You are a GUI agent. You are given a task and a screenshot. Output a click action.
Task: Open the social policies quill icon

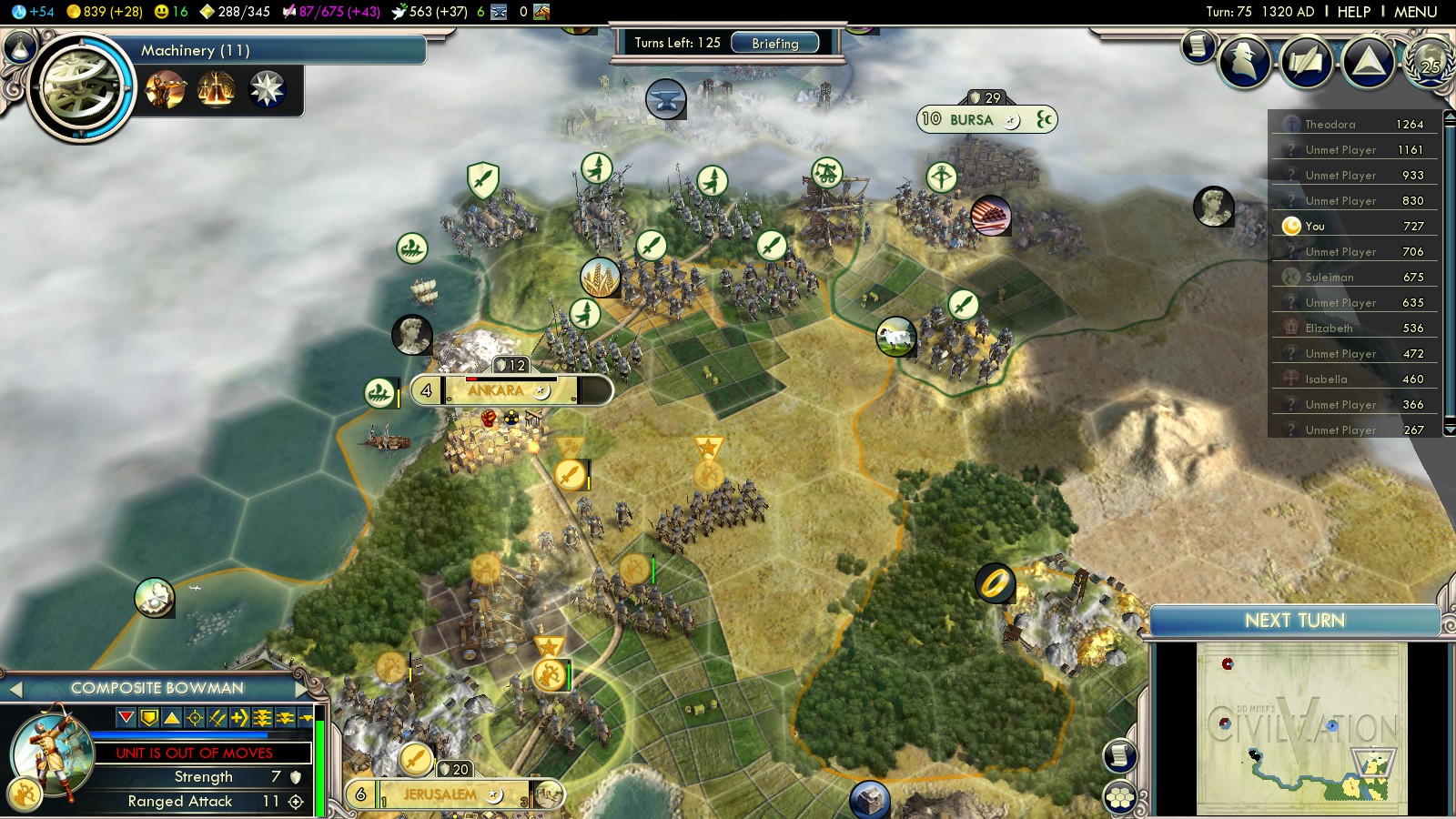(1306, 62)
